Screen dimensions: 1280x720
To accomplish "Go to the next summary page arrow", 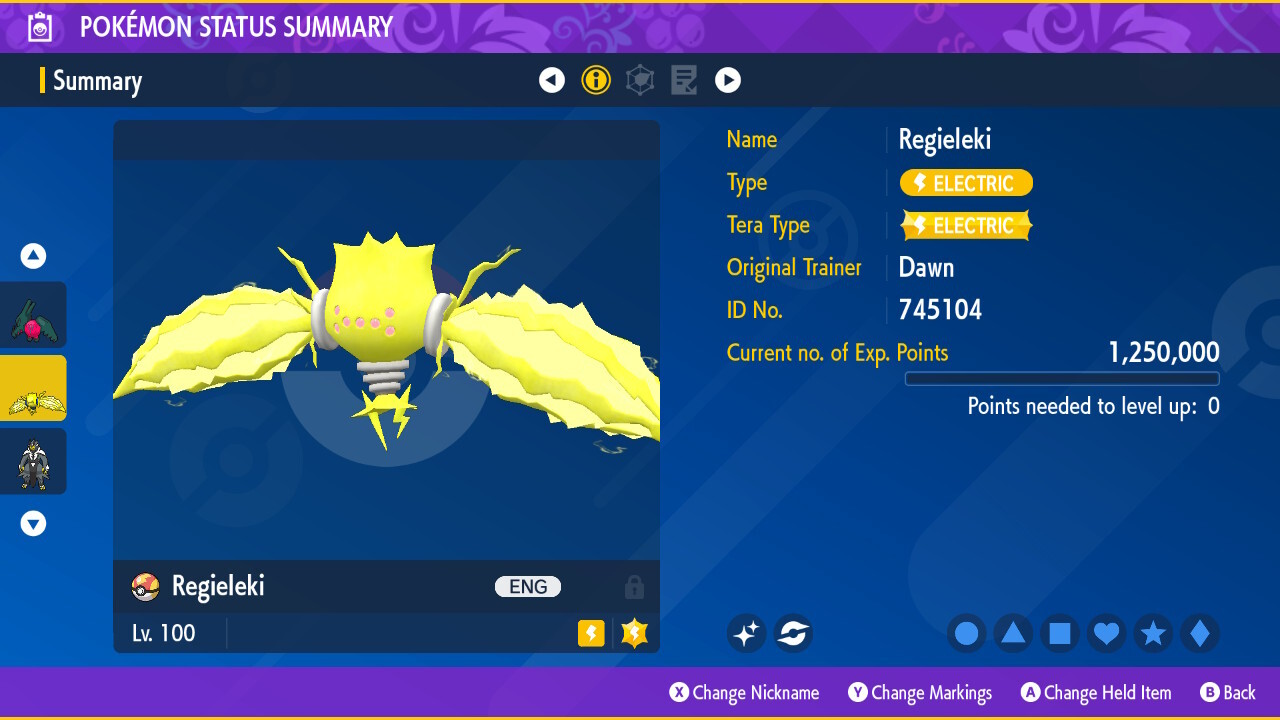I will click(728, 80).
